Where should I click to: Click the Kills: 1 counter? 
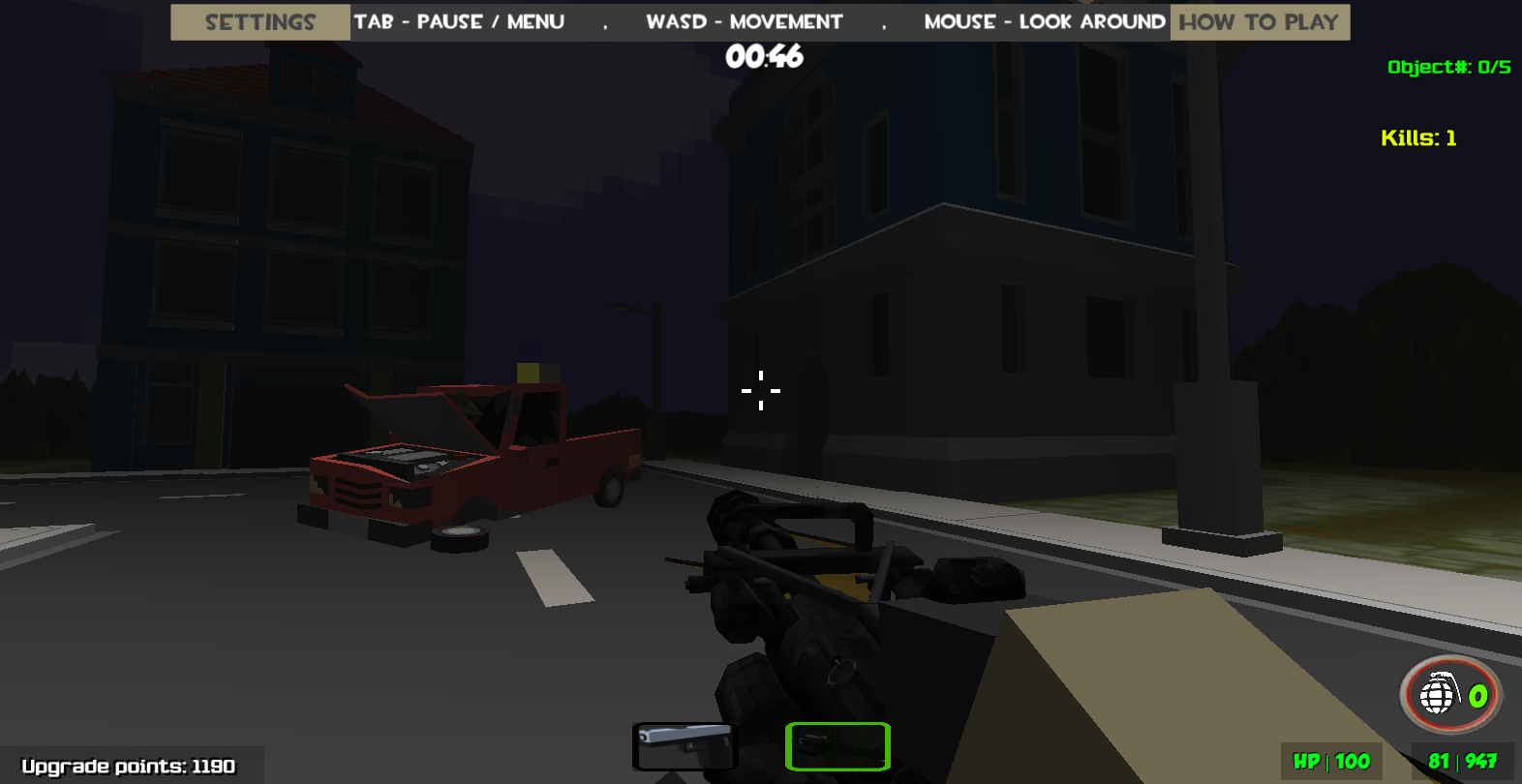(x=1419, y=137)
